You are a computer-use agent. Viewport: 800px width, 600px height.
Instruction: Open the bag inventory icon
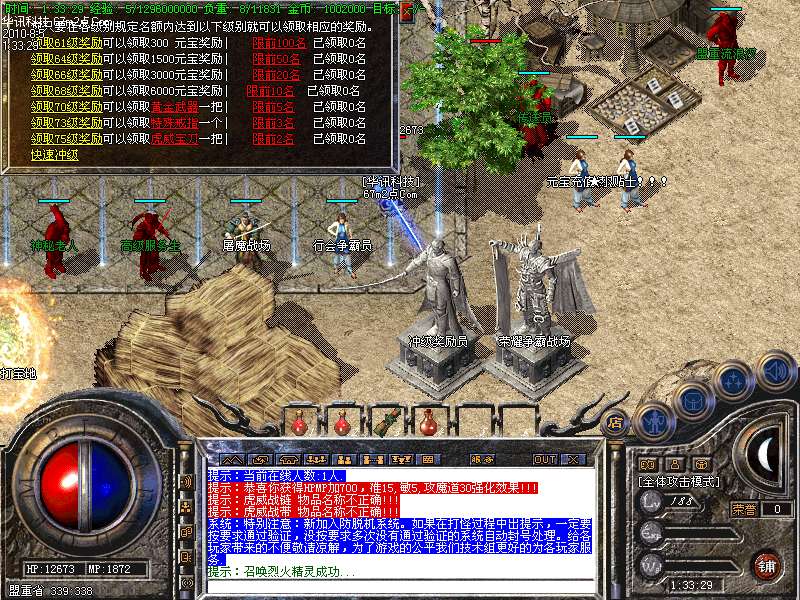point(694,400)
